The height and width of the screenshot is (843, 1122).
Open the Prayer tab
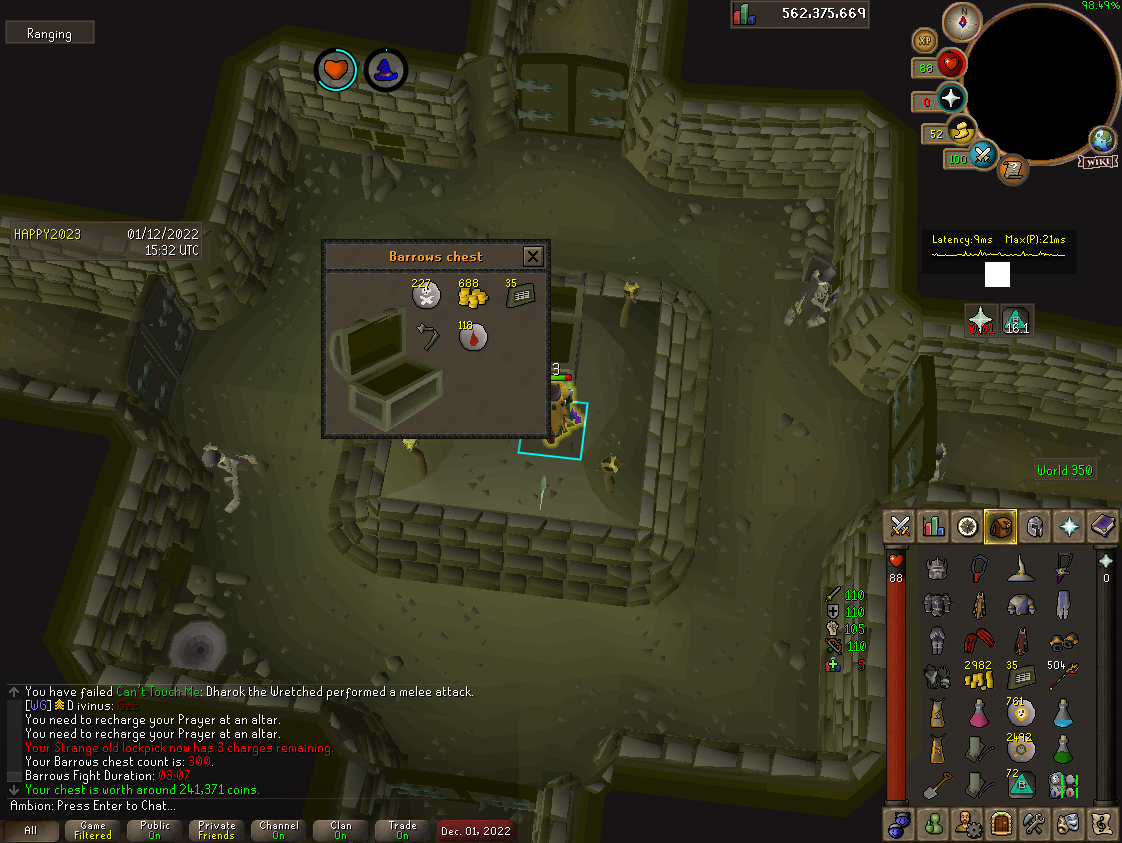tap(1069, 526)
